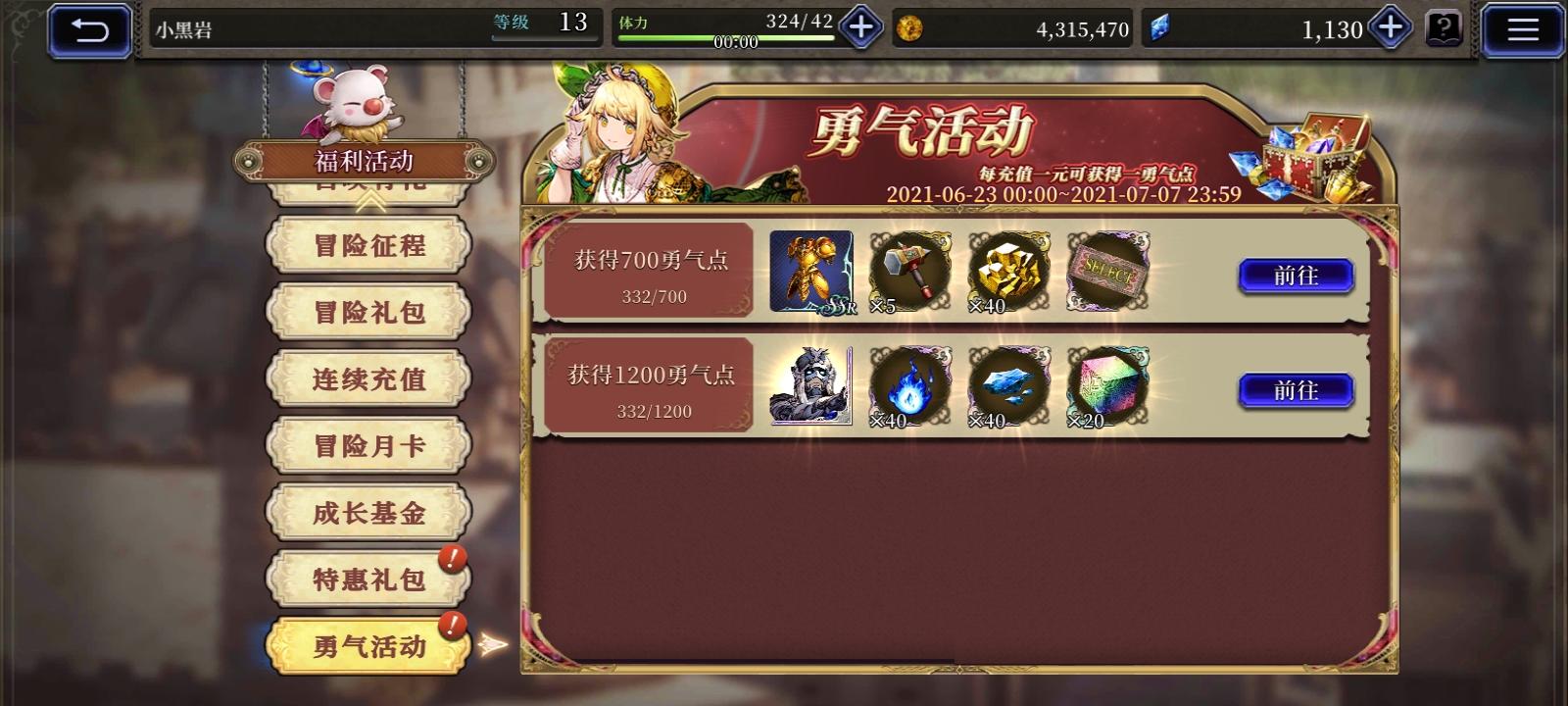Select the 特惠礼包 menu entry
This screenshot has width=1568, height=706.
coord(368,579)
